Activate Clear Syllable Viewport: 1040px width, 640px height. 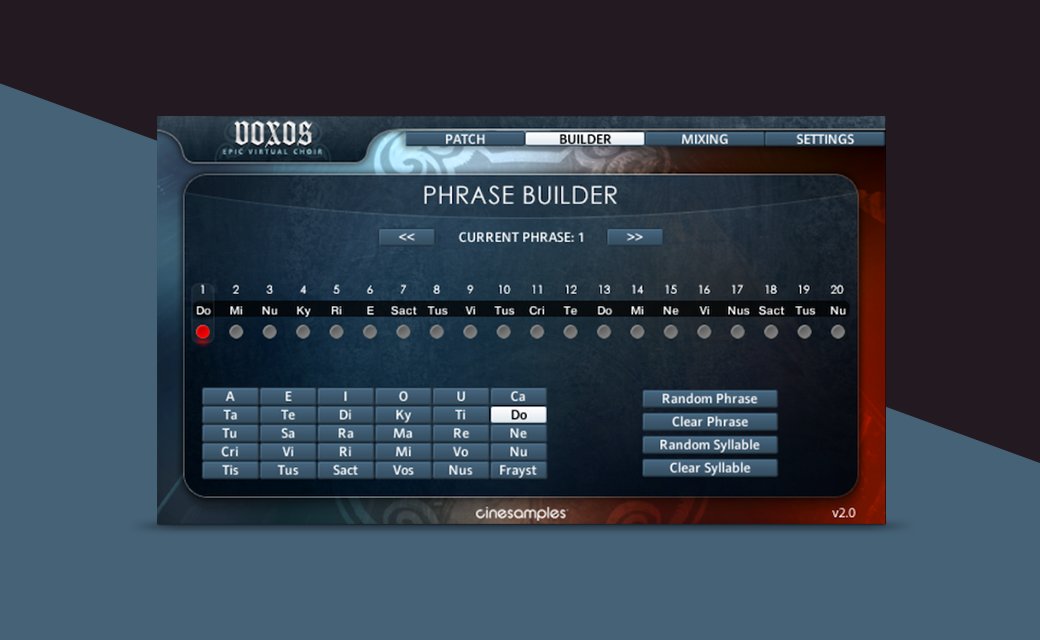[x=709, y=468]
